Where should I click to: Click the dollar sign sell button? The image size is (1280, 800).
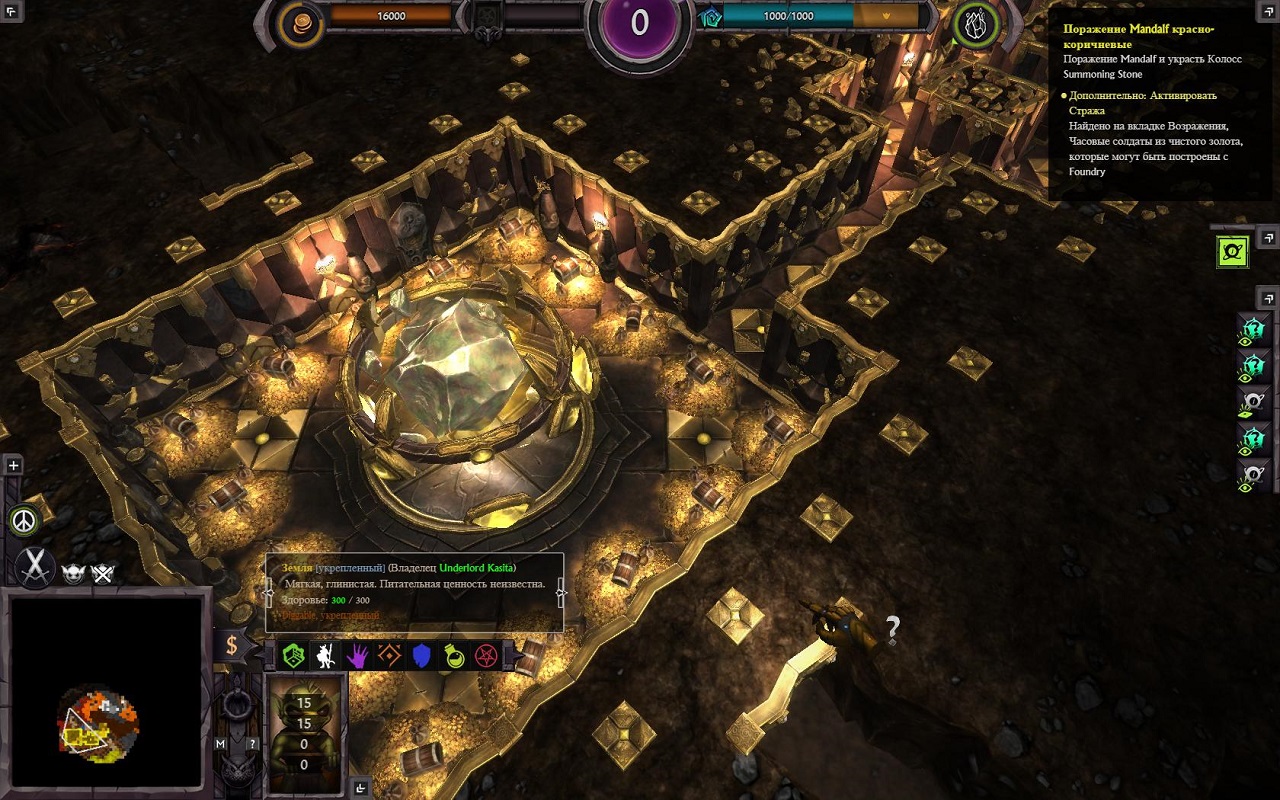[232, 645]
